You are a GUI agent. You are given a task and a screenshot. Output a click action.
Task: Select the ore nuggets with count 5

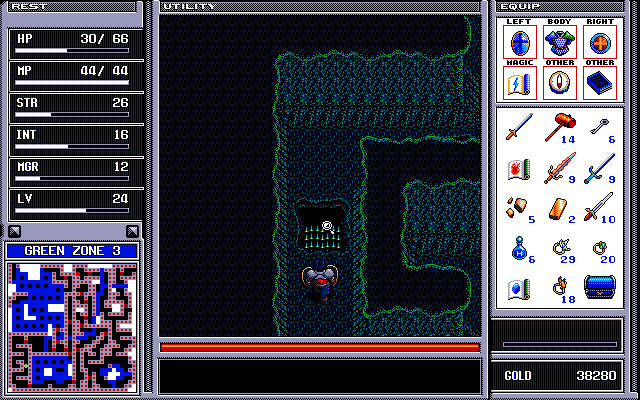518,208
